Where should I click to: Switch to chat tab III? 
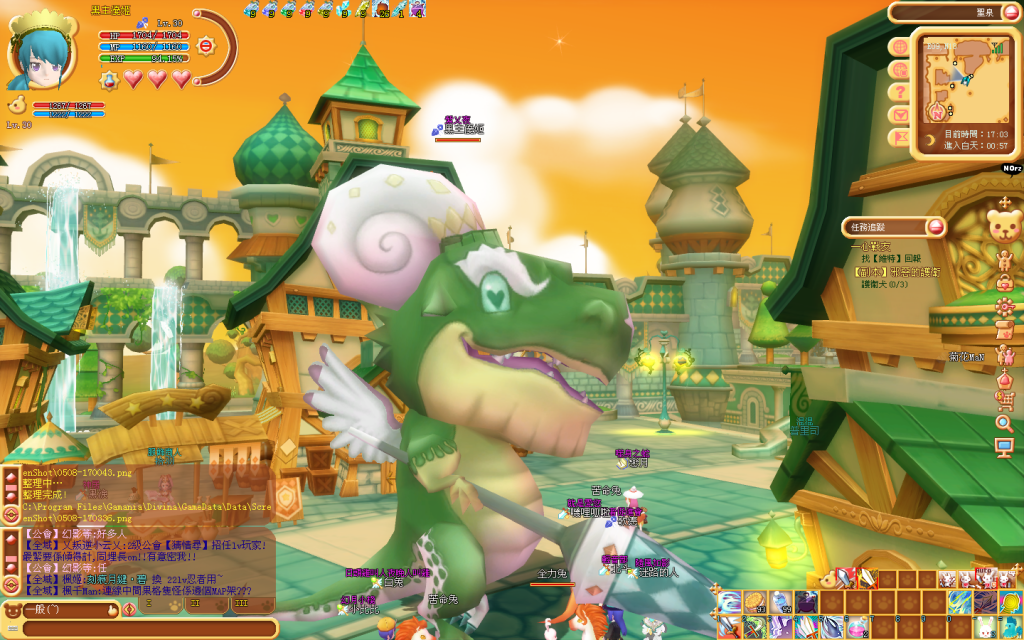coord(241,605)
